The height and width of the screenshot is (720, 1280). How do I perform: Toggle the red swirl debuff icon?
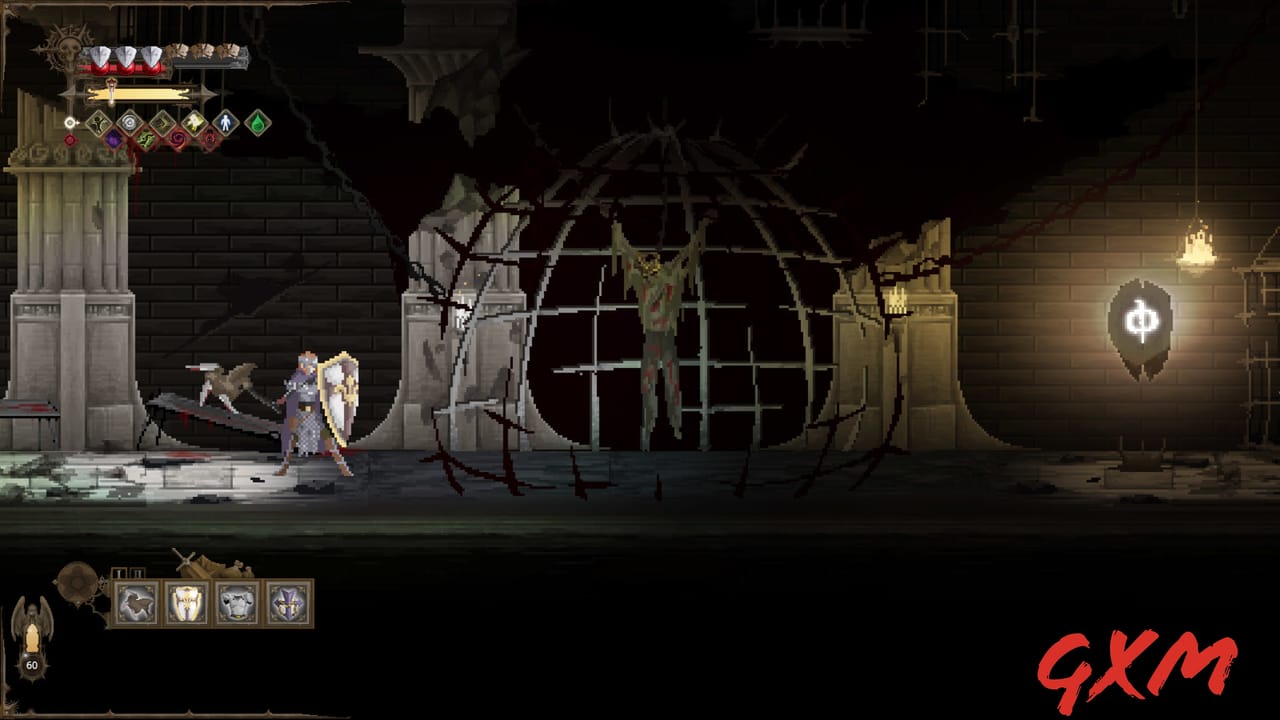[177, 138]
